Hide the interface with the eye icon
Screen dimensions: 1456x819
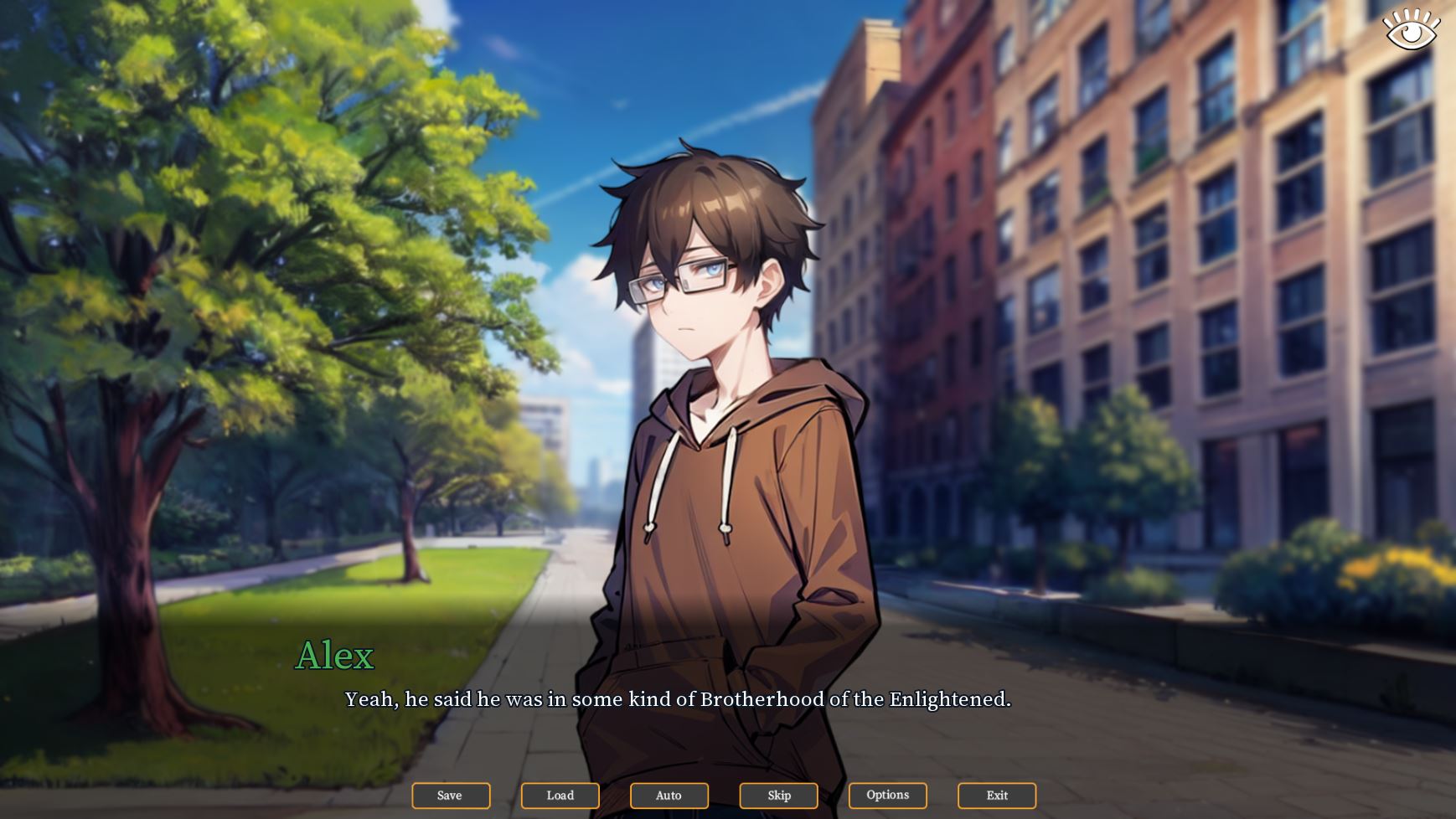1412,30
